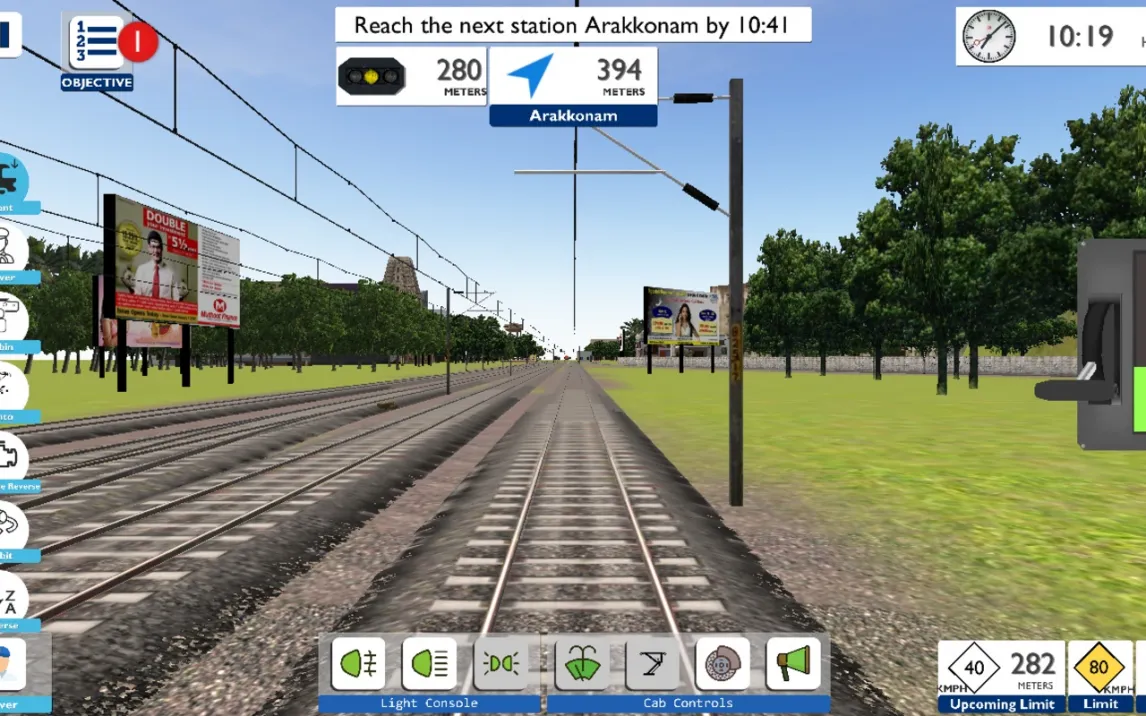Switch on the headlight beam
Viewport: 1146px width, 716px height.
(429, 663)
